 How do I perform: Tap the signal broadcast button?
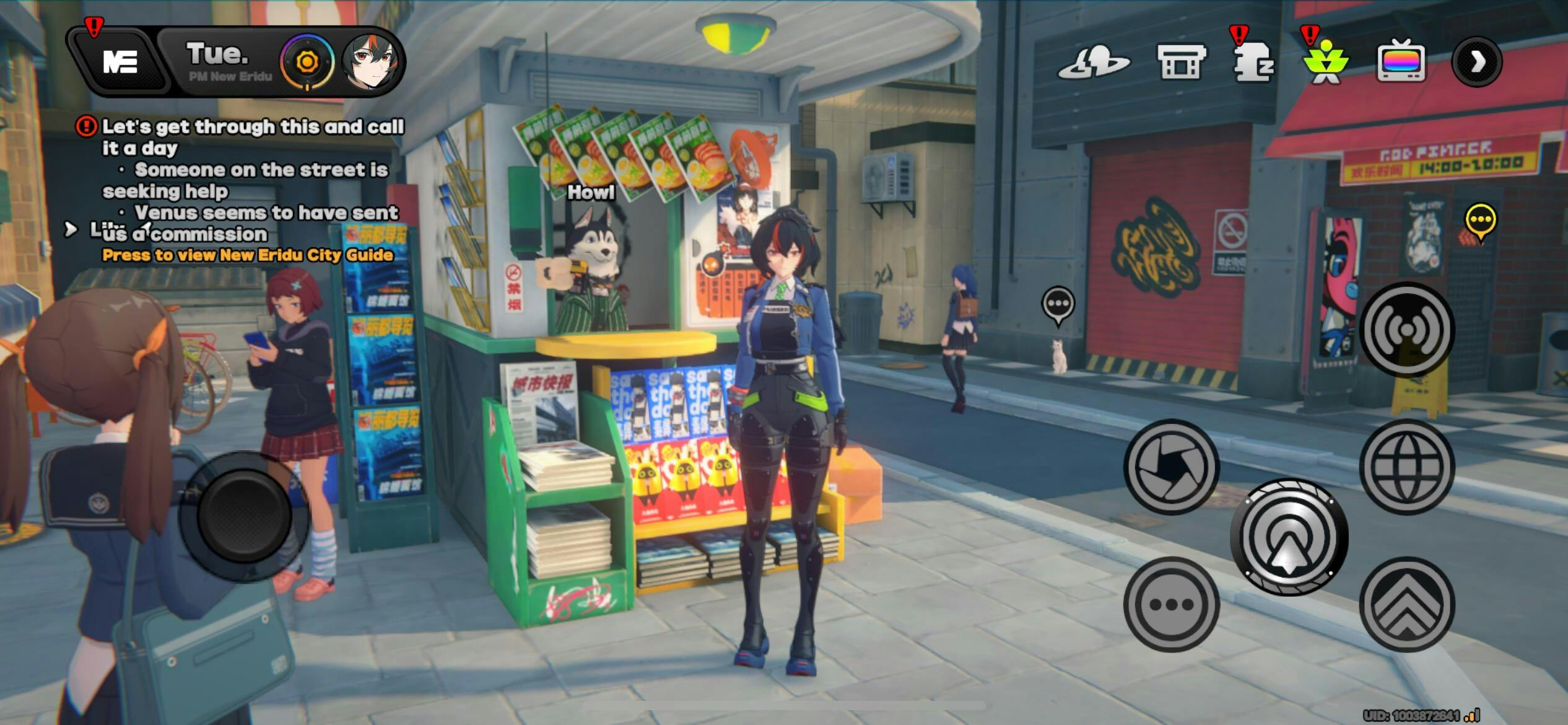click(1407, 330)
